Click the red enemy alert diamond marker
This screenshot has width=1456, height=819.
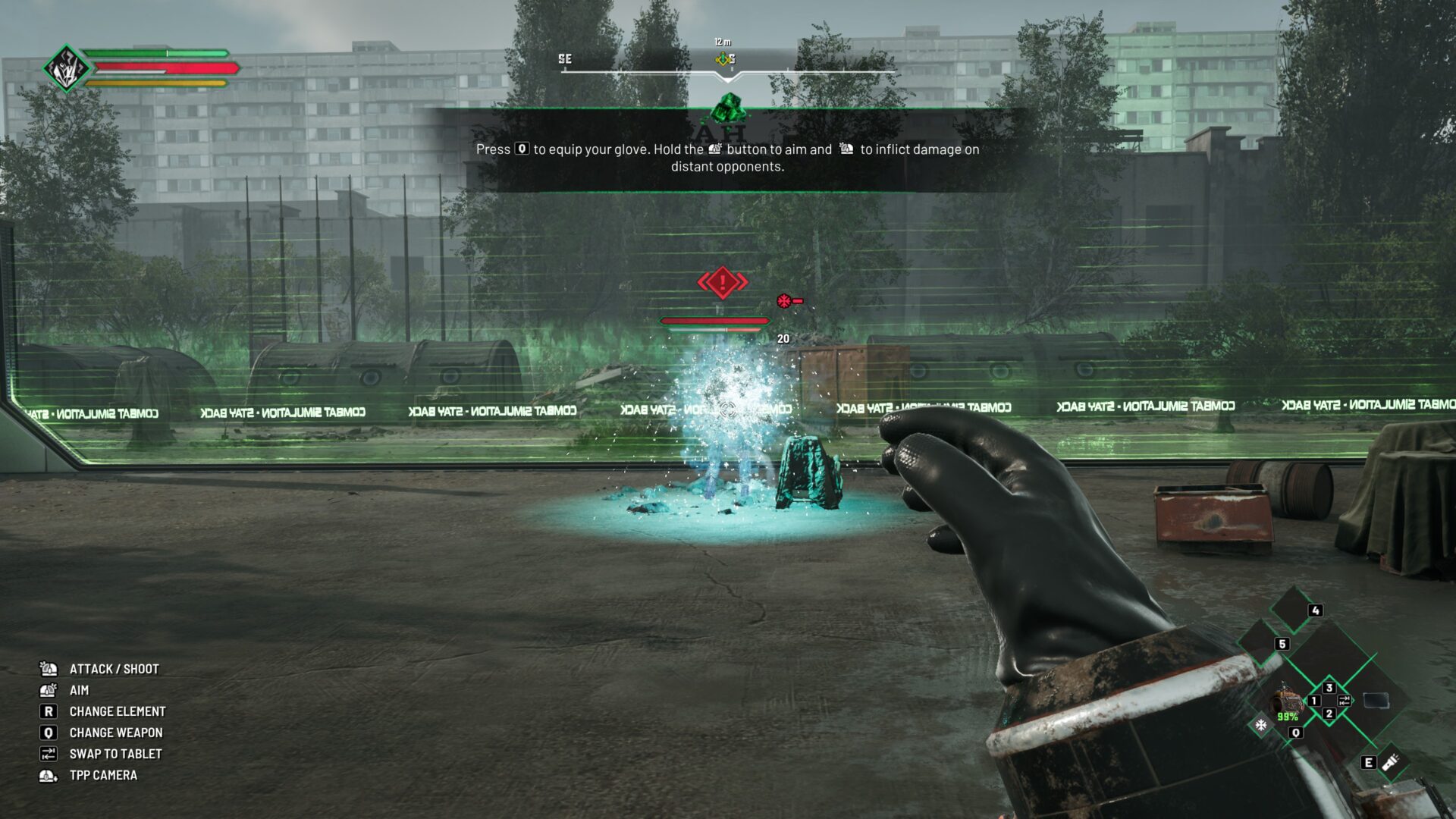[722, 283]
